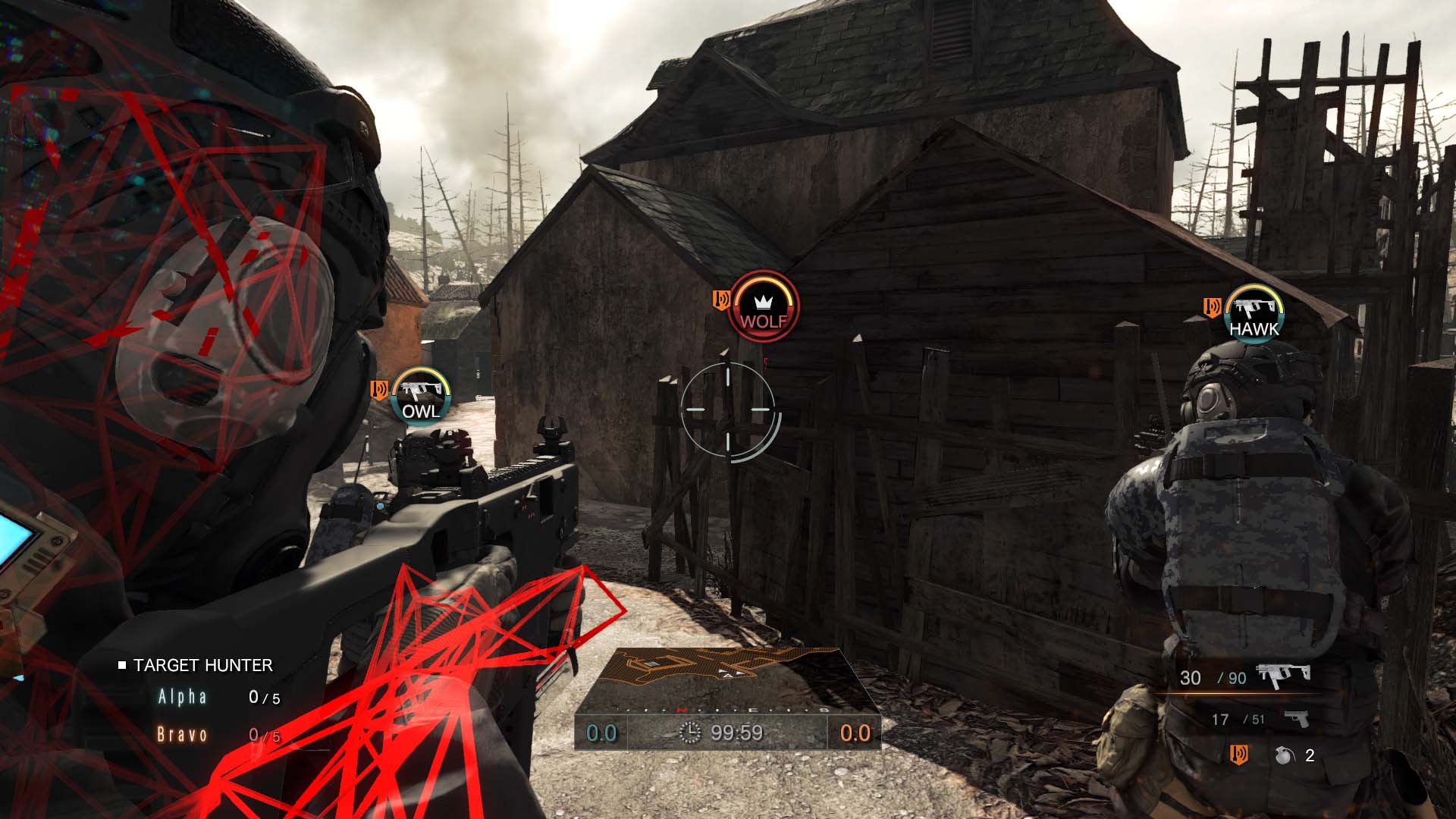Select the sidearm pistol icon

point(1295,718)
